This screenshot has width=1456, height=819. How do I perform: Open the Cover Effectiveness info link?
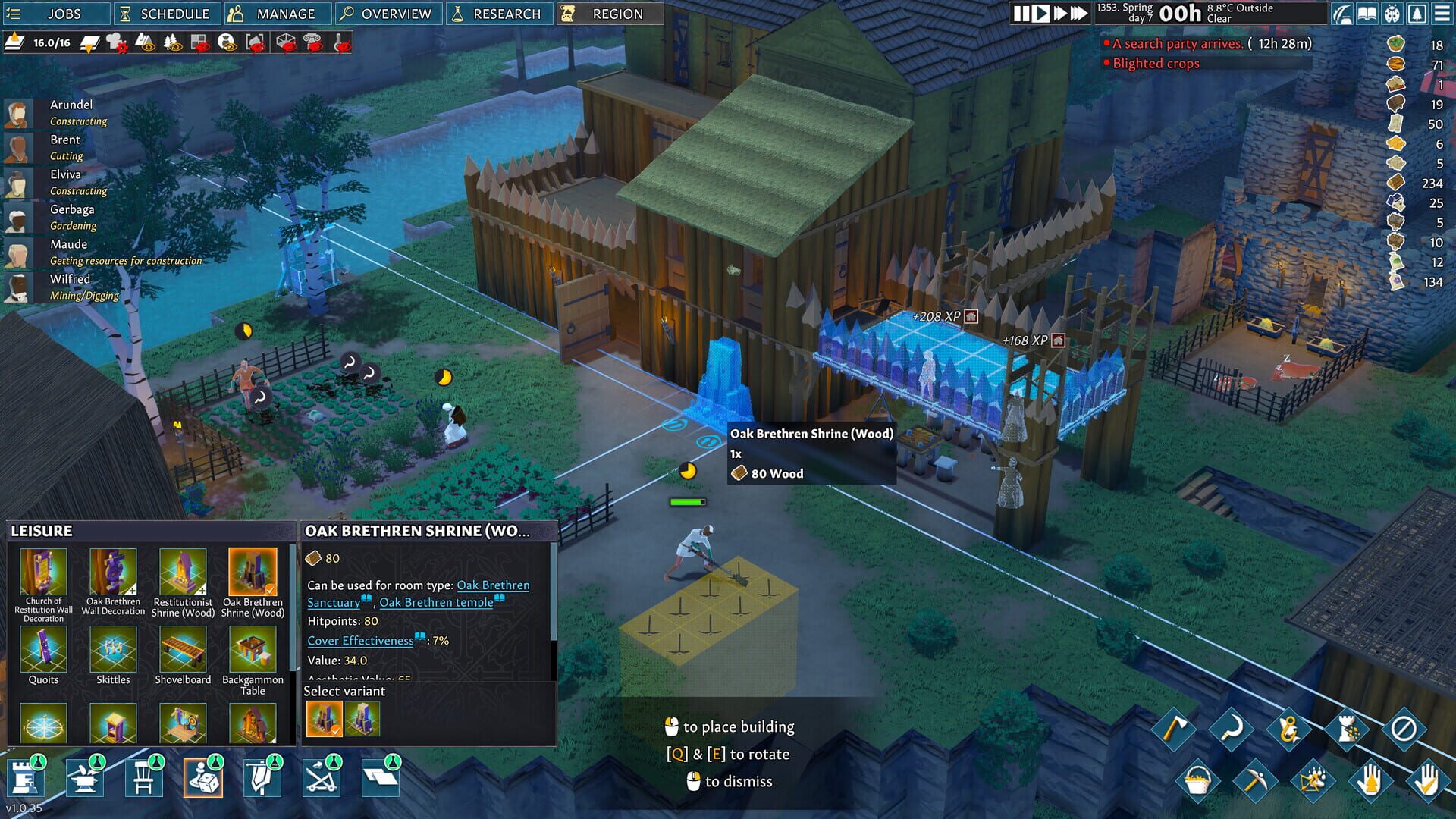[x=359, y=641]
